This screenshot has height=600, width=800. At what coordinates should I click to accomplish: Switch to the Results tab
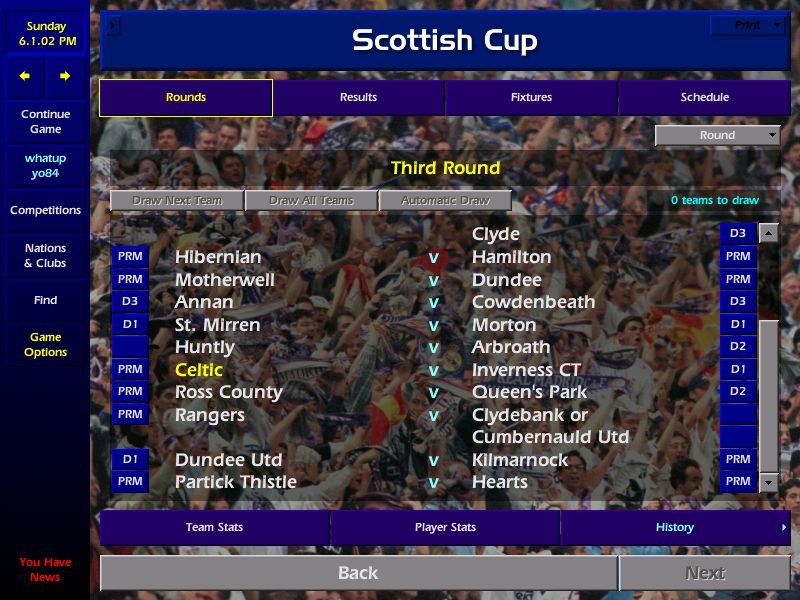coord(358,97)
